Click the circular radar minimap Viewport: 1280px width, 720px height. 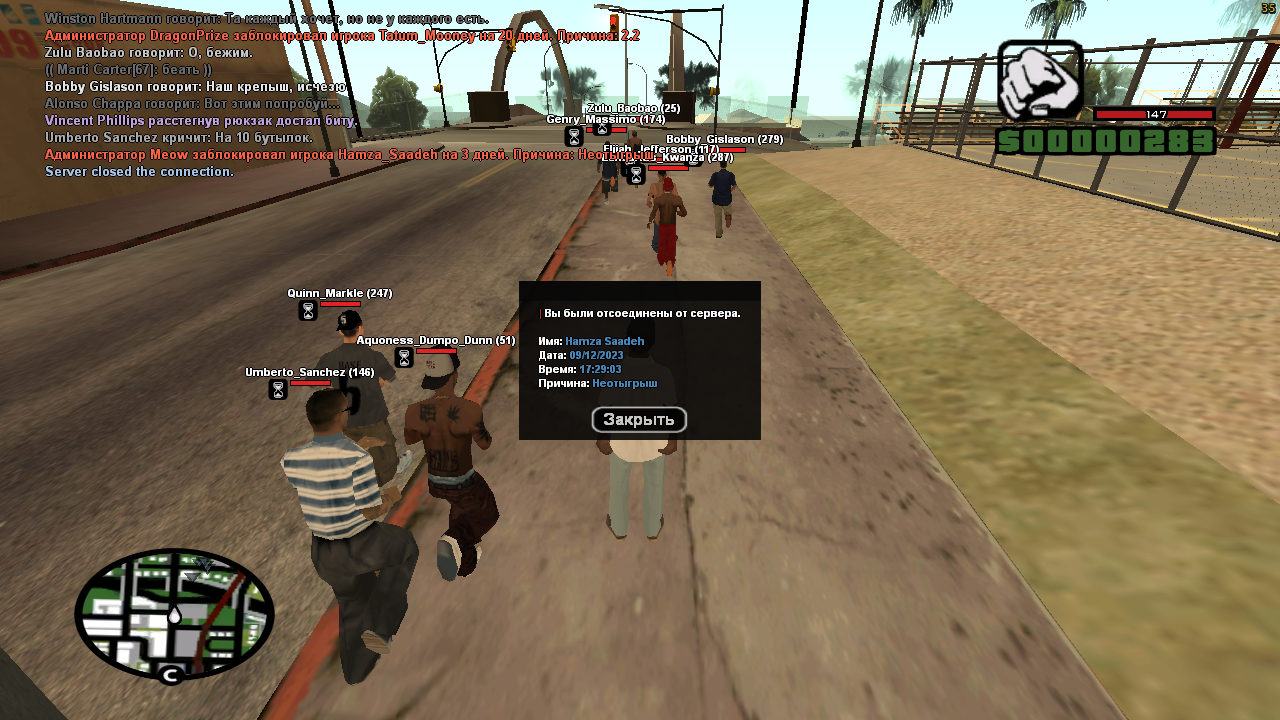(x=174, y=614)
